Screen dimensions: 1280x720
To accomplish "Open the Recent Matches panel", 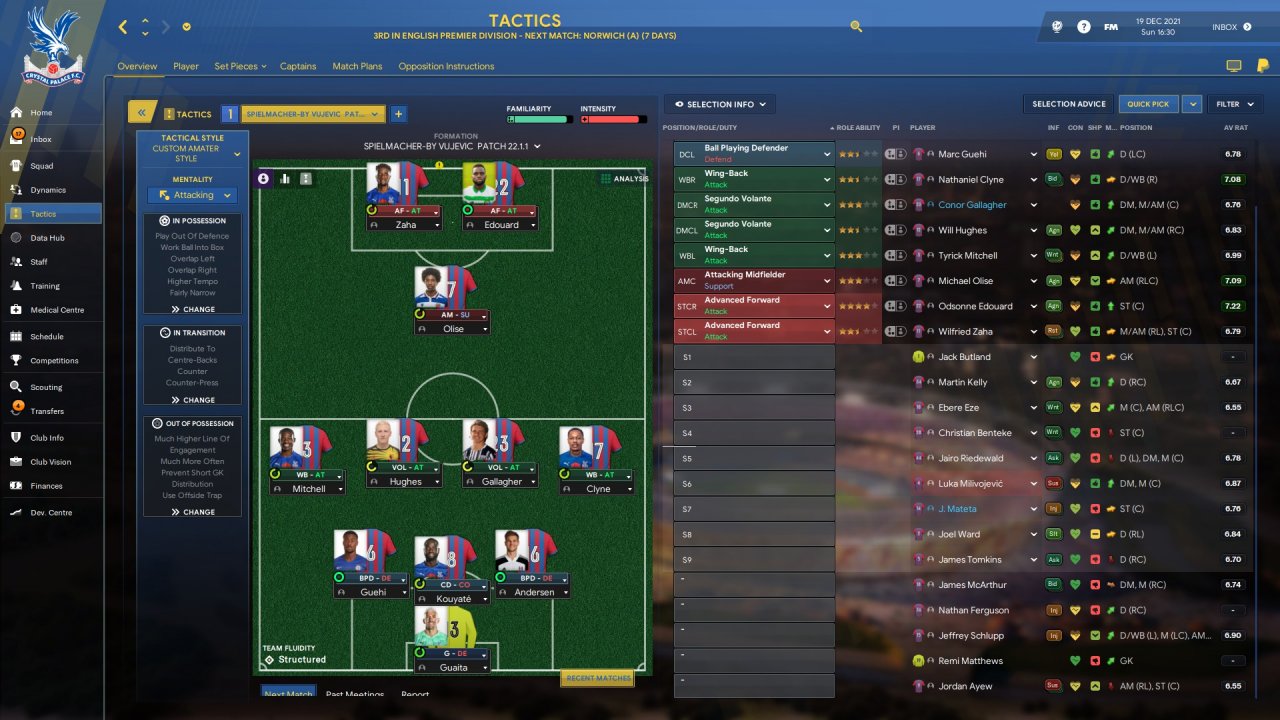I will click(597, 678).
